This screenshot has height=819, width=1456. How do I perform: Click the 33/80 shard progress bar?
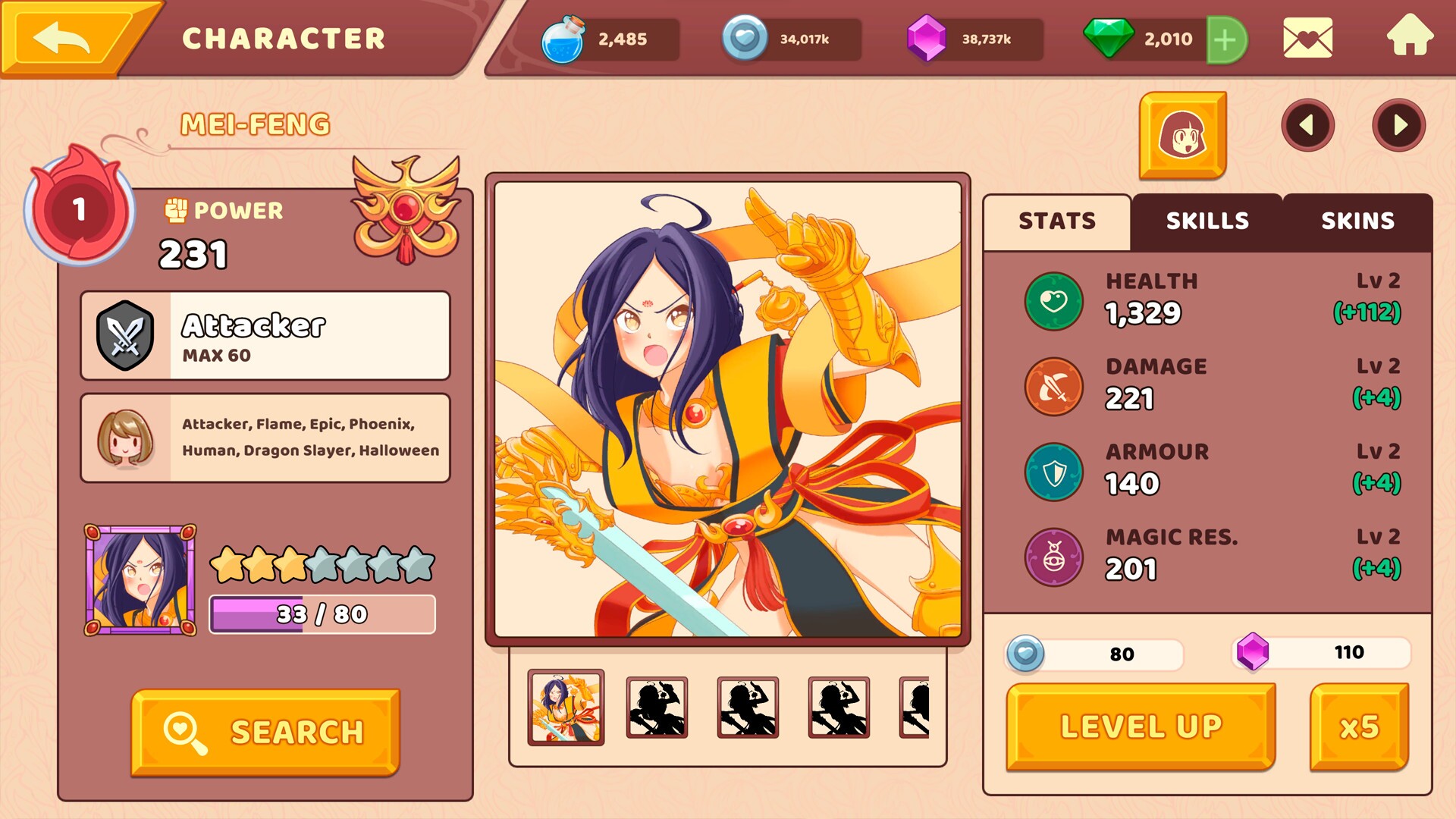tap(322, 613)
